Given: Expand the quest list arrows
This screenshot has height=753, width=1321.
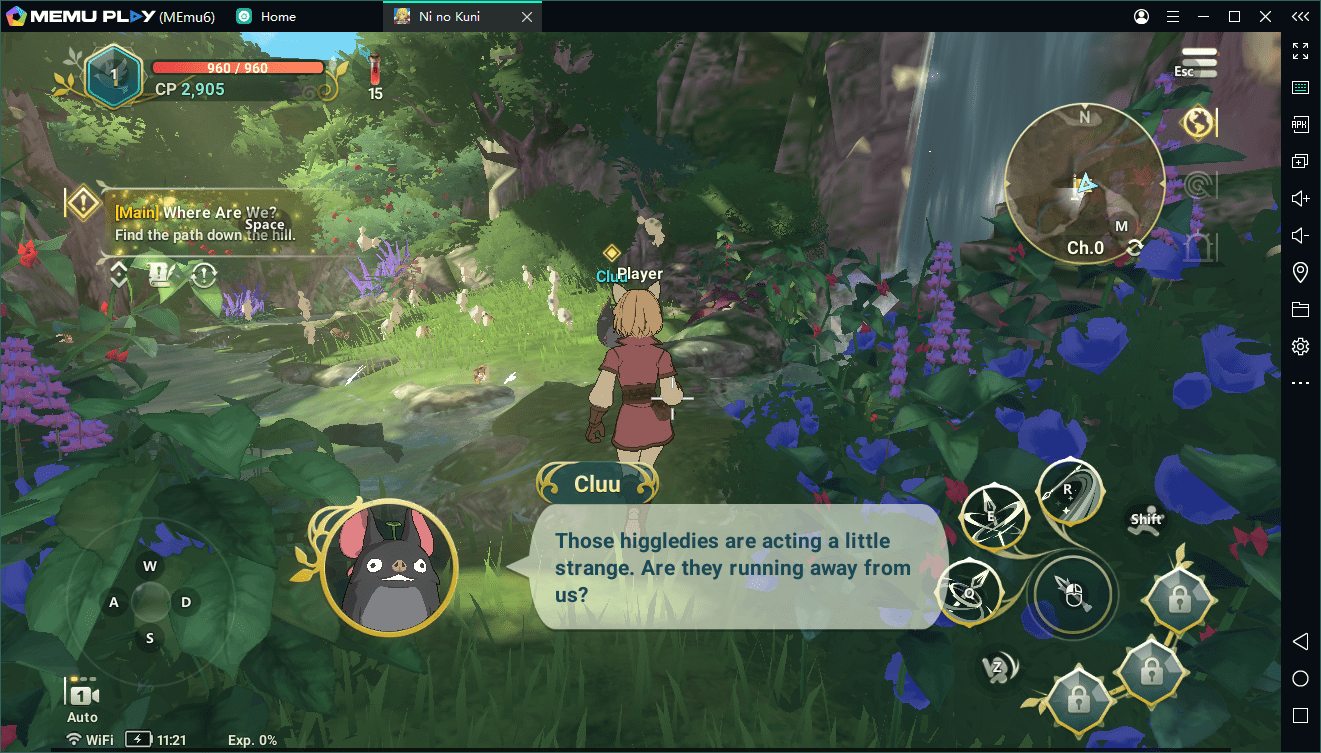Looking at the screenshot, I should (x=119, y=274).
